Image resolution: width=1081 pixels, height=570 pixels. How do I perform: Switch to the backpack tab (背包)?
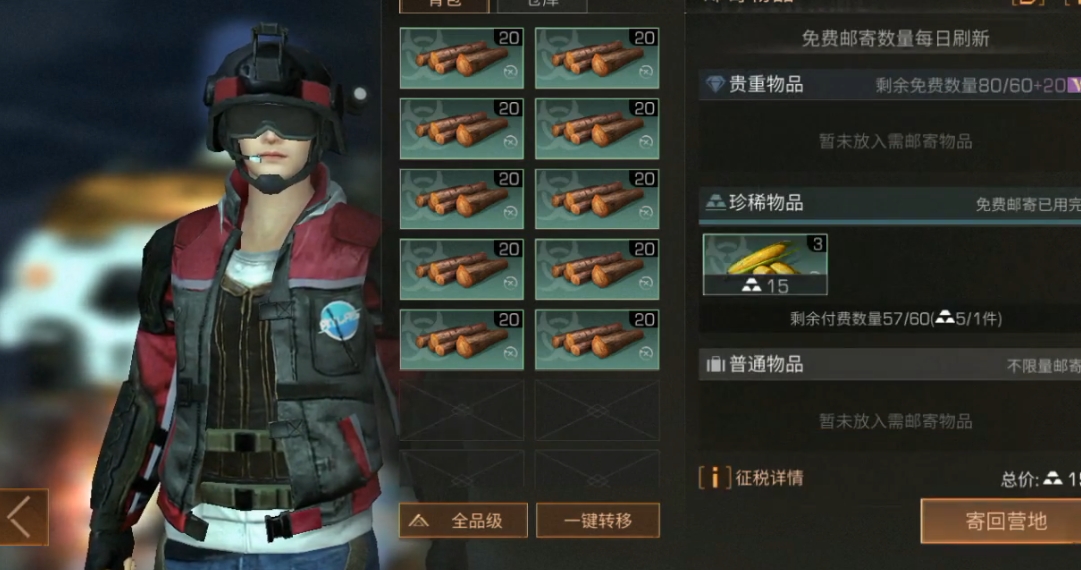(444, 4)
